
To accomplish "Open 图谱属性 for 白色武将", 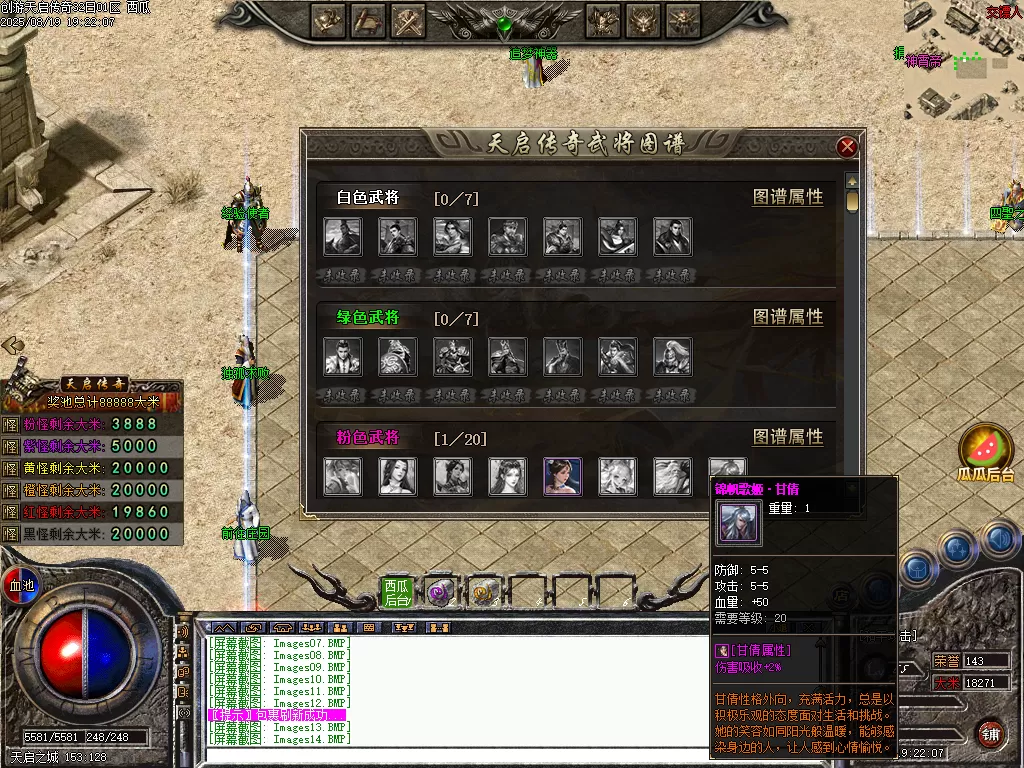I will tap(788, 197).
